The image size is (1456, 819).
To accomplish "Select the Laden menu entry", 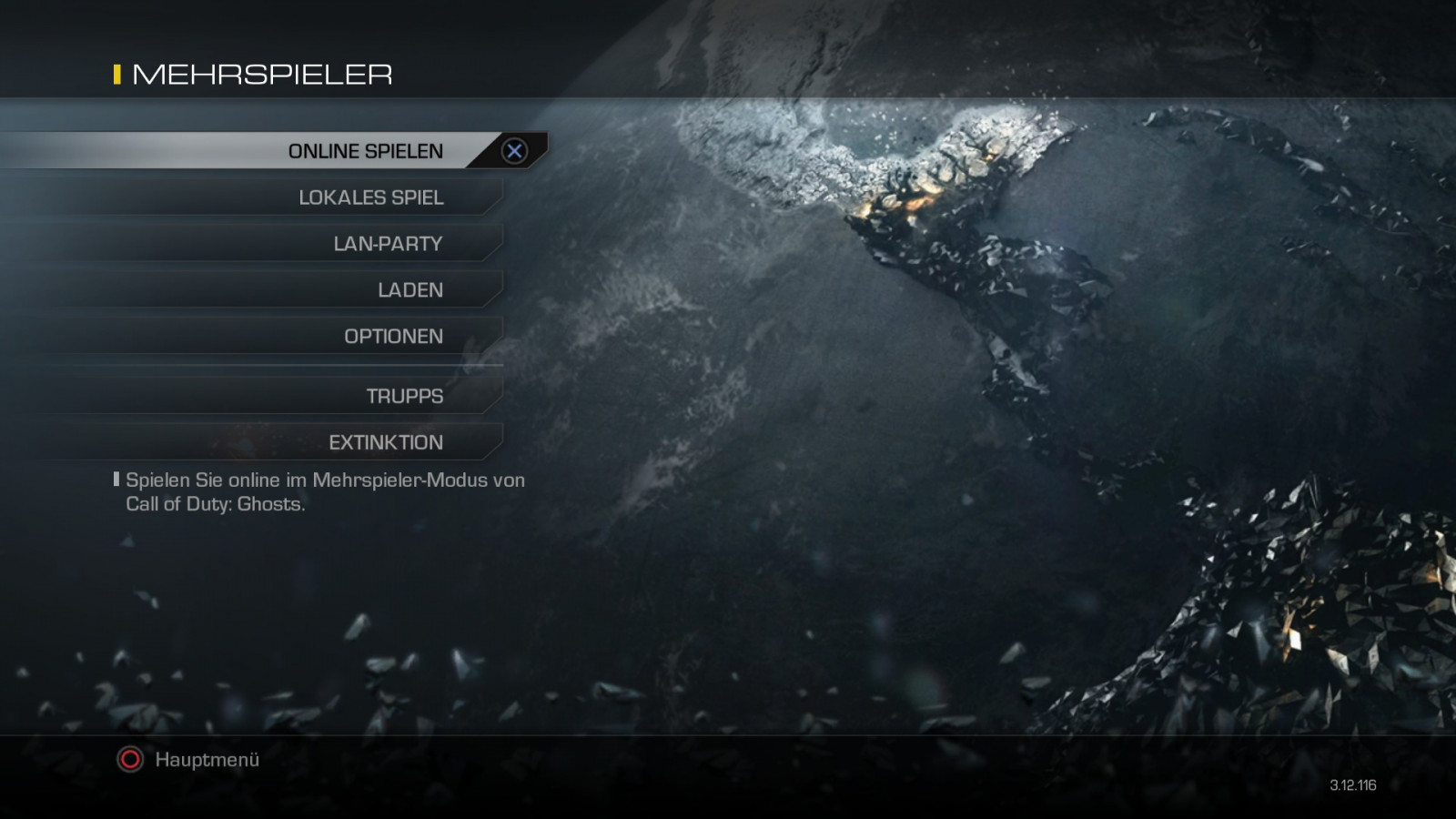I will (x=409, y=290).
